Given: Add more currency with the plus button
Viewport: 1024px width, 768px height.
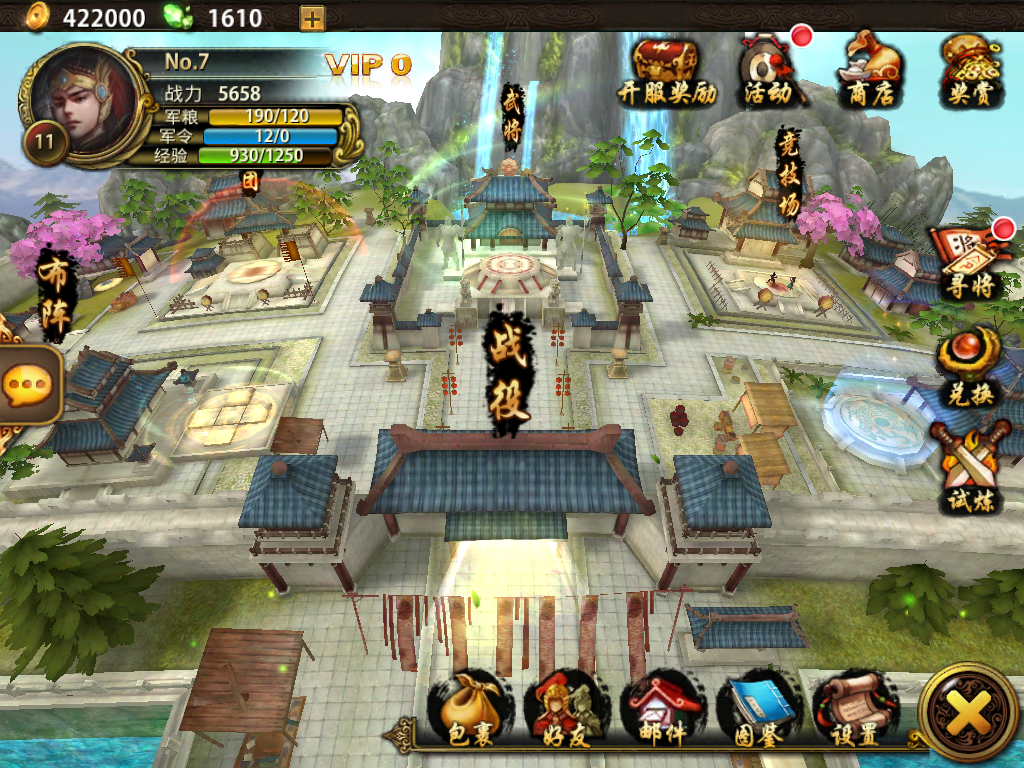Looking at the screenshot, I should pos(312,17).
